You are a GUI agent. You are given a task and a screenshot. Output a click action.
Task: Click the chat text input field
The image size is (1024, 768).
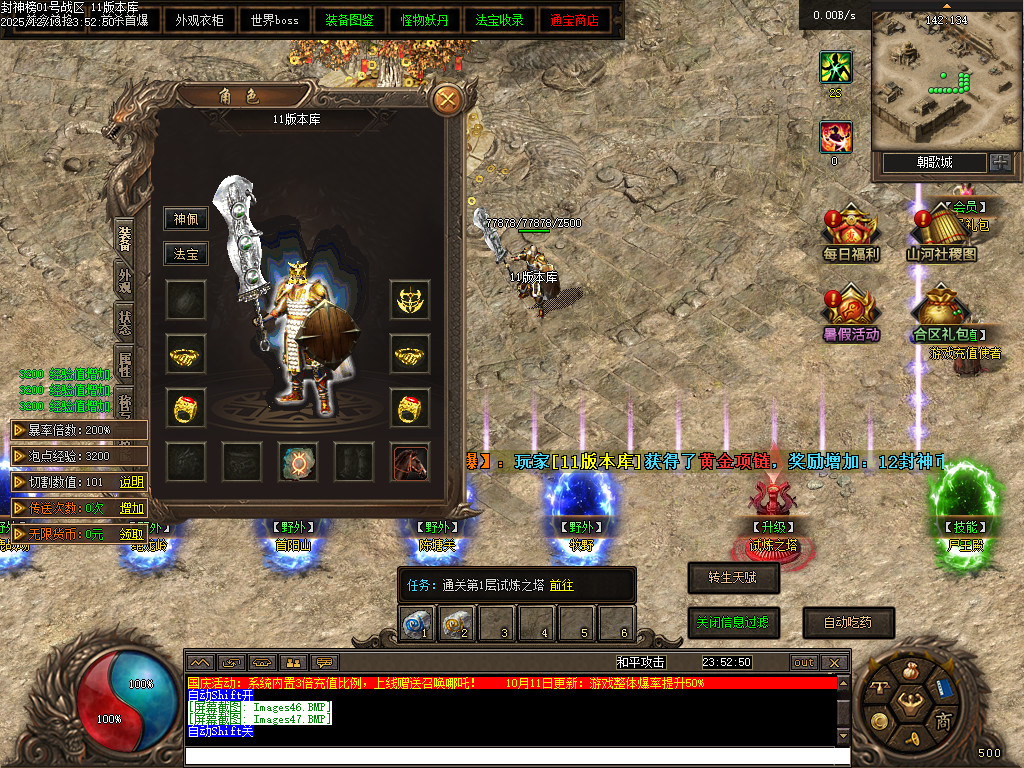510,755
